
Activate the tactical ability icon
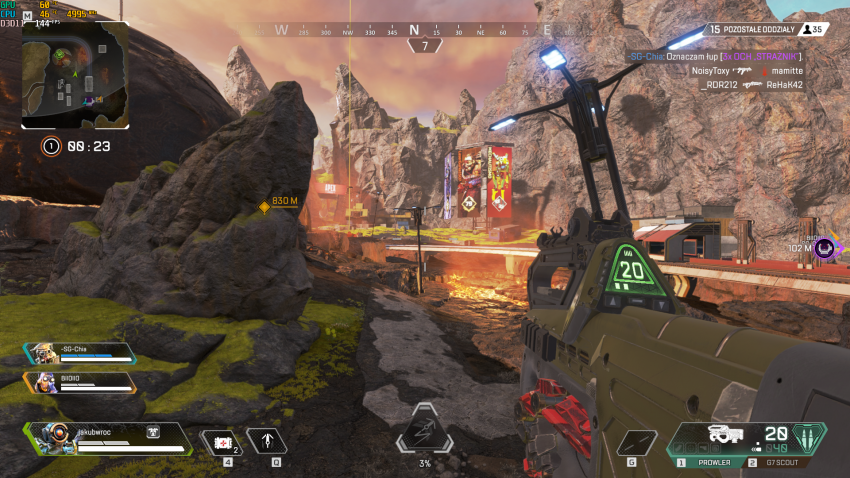coord(267,442)
